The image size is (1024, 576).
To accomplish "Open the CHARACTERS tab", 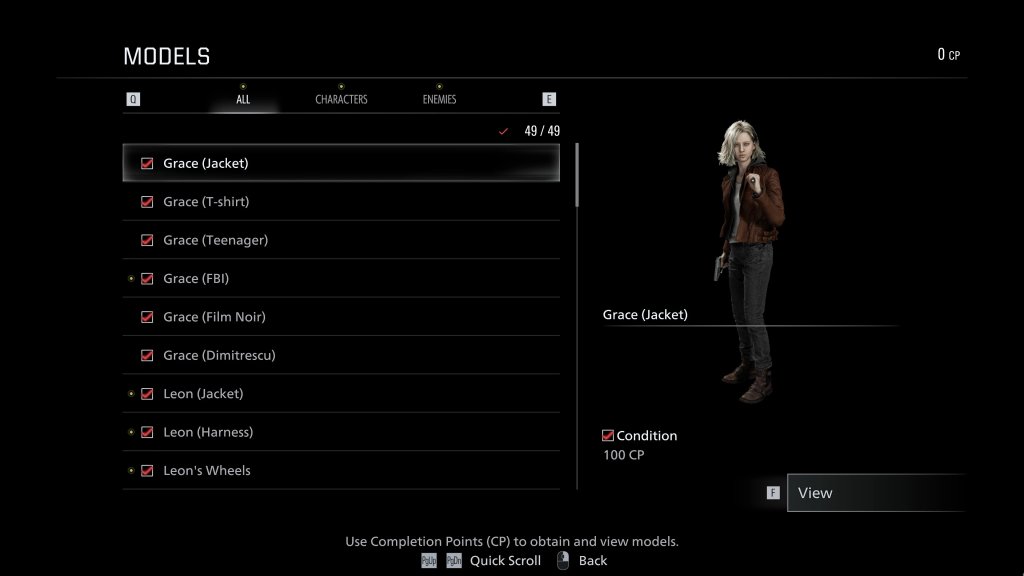I will click(x=341, y=99).
